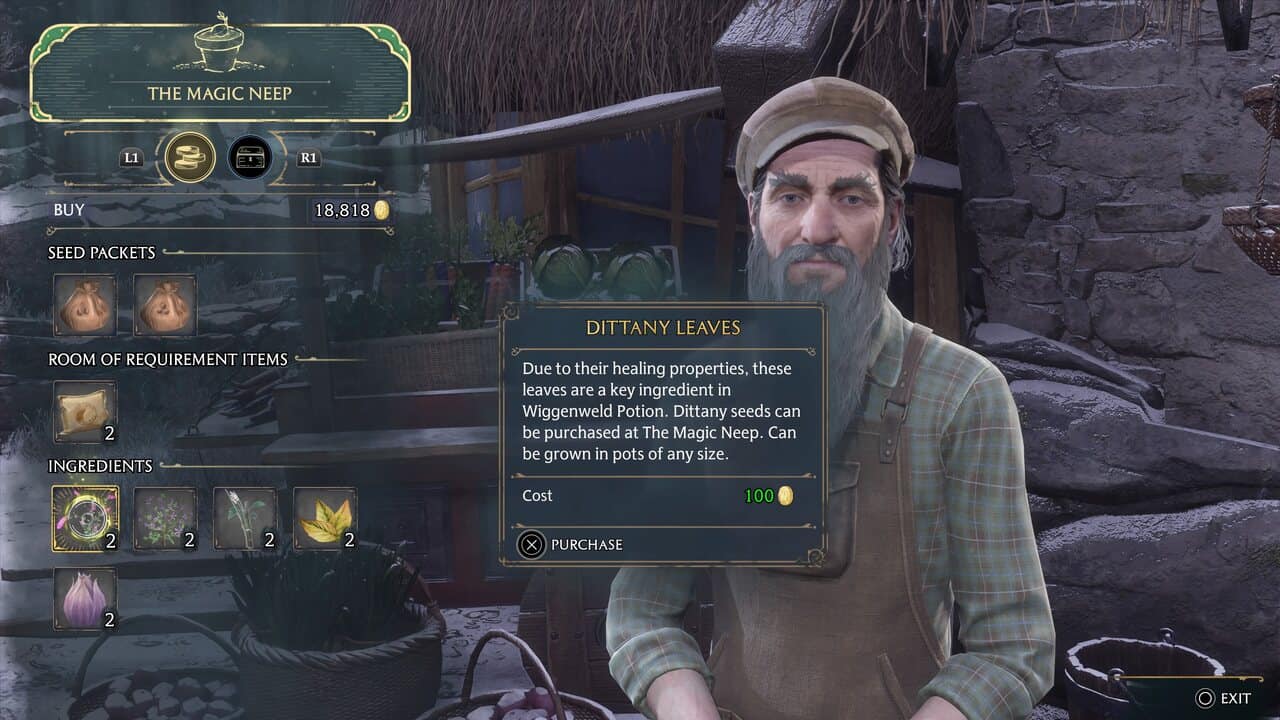Image resolution: width=1280 pixels, height=720 pixels.
Task: Open the Sell tab with chest icon
Action: [x=250, y=157]
